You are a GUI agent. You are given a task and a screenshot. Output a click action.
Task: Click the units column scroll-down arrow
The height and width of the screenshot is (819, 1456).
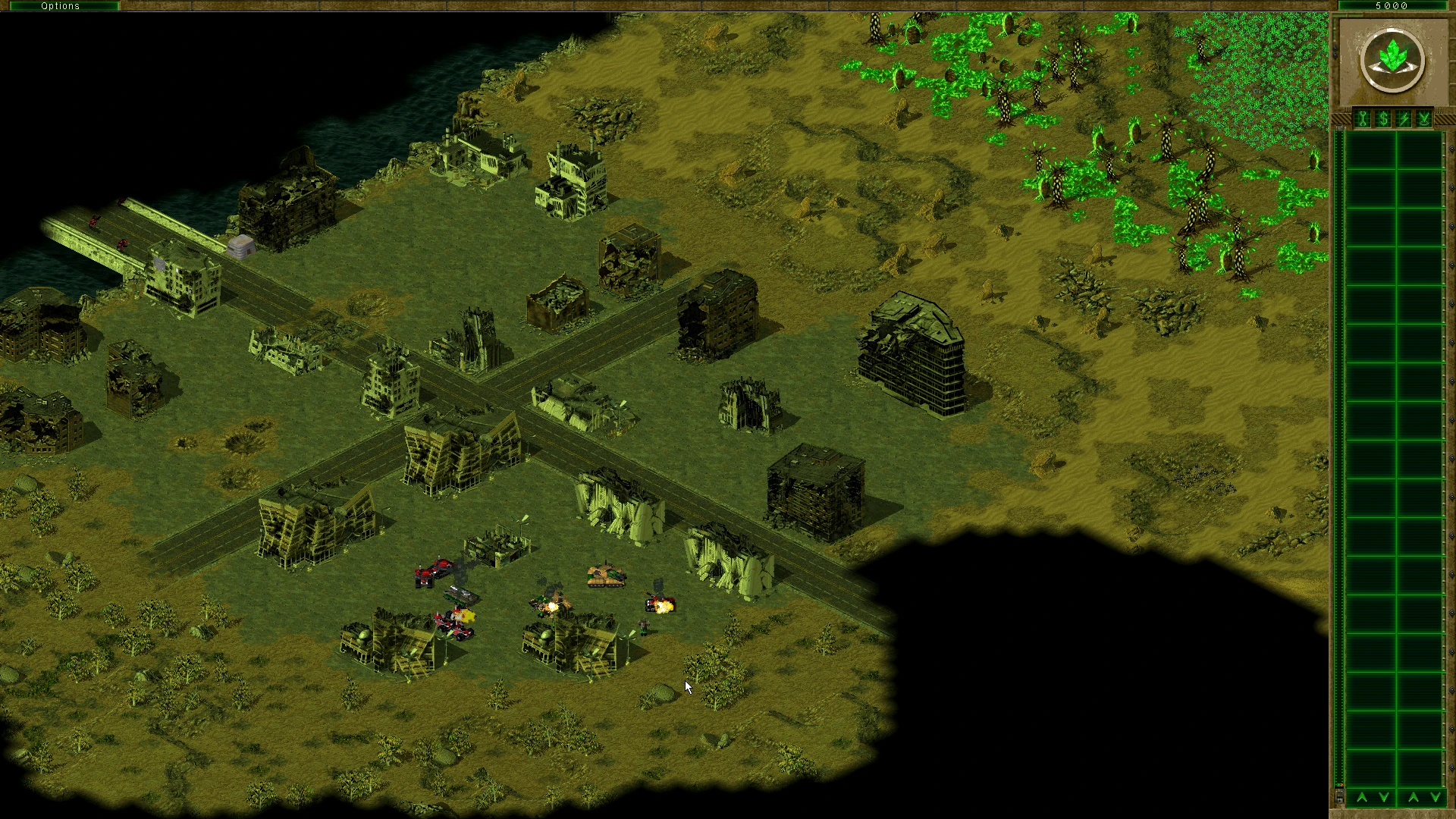tap(1436, 797)
